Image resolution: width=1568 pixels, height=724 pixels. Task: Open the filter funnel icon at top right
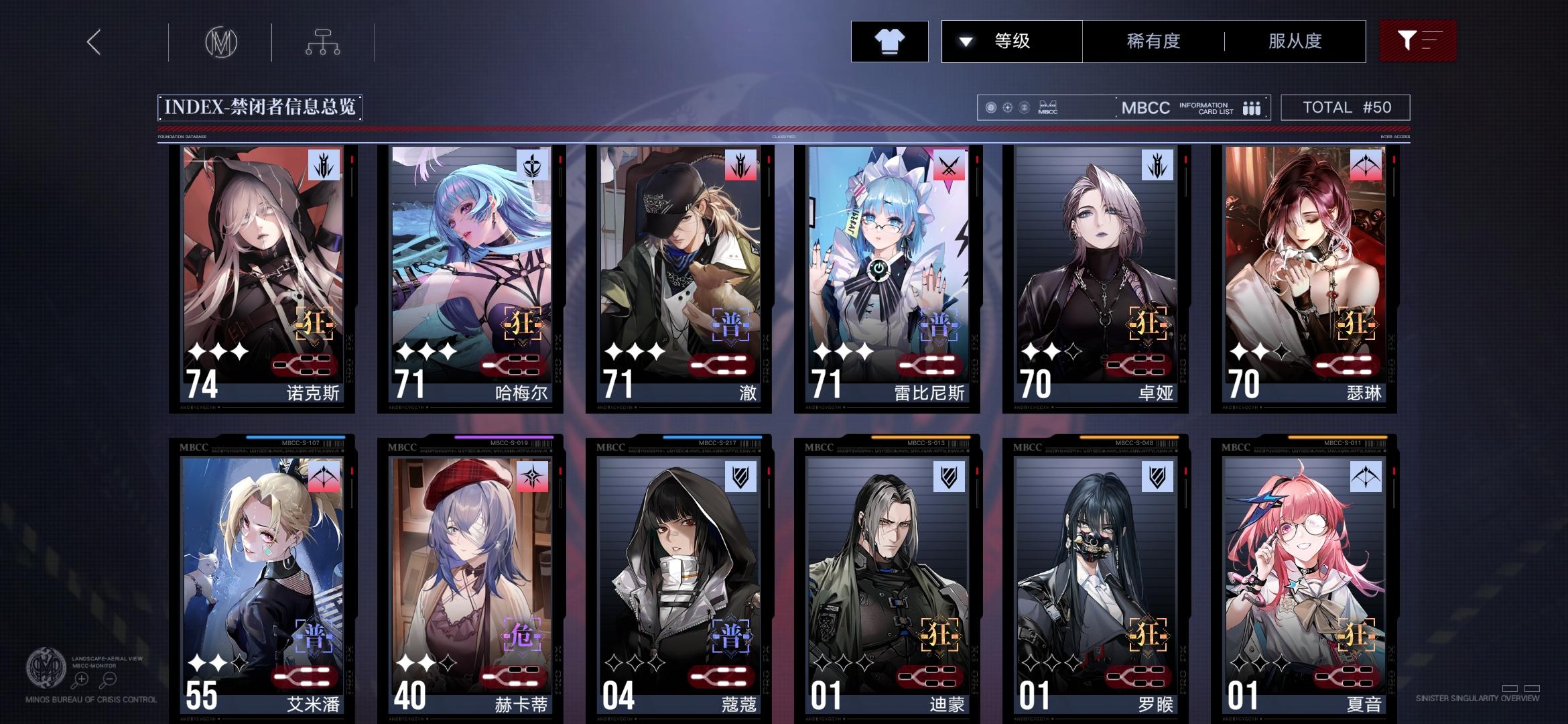click(x=1418, y=42)
